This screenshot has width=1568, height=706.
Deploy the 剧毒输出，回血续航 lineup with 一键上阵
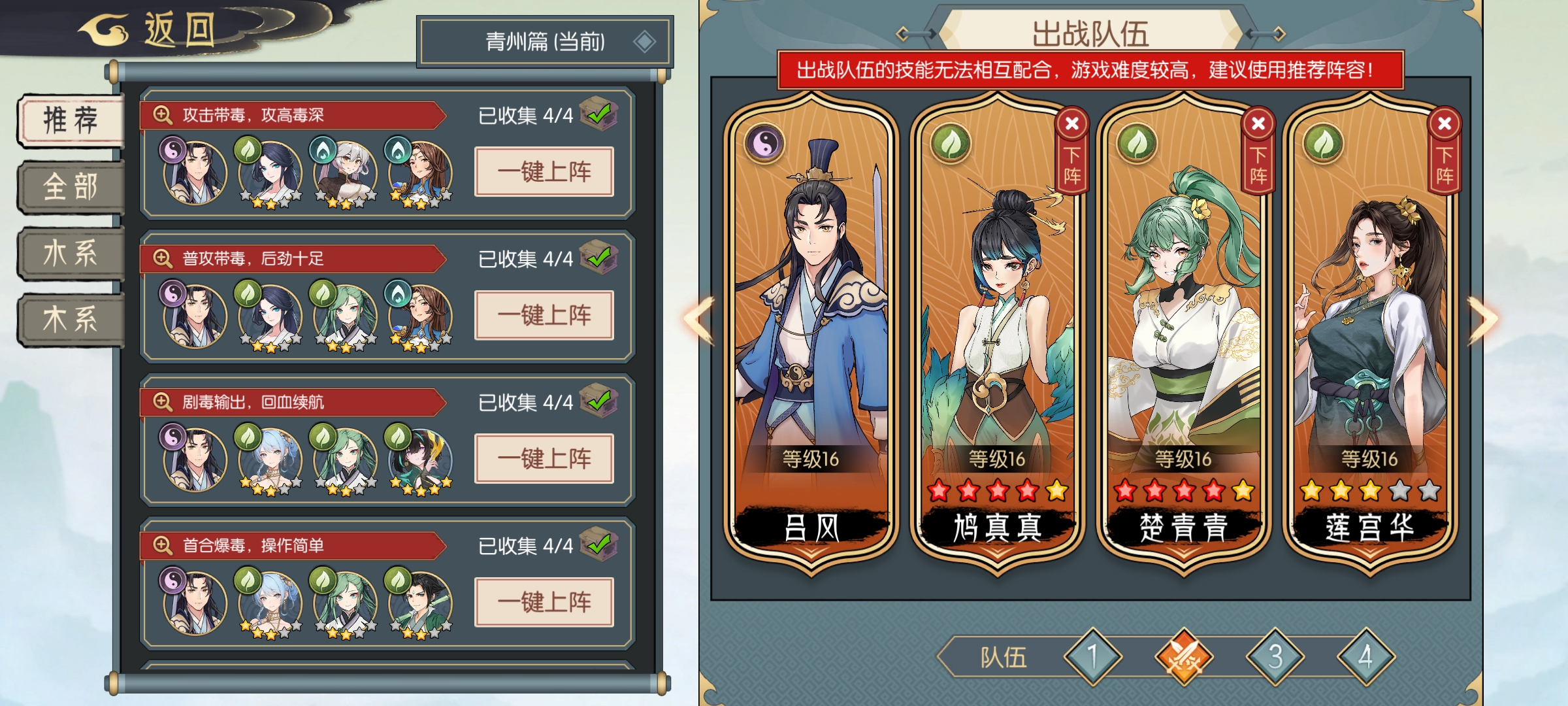coord(544,459)
